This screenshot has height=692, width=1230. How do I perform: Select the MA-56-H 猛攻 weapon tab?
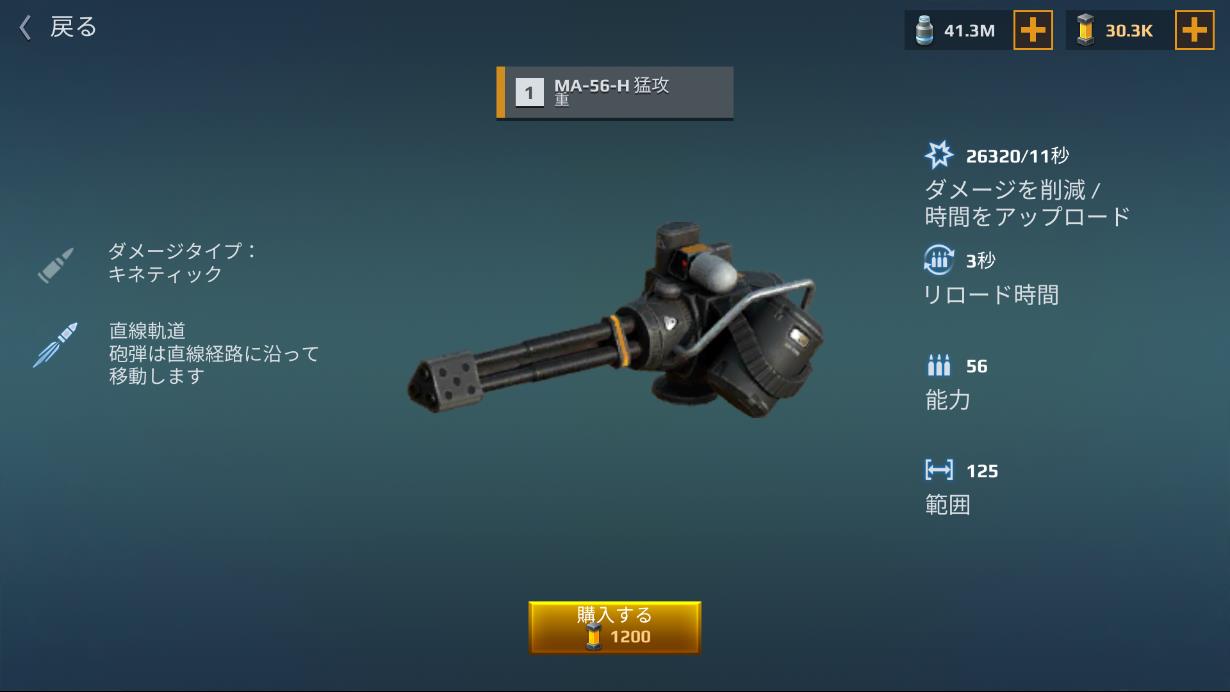pos(615,93)
